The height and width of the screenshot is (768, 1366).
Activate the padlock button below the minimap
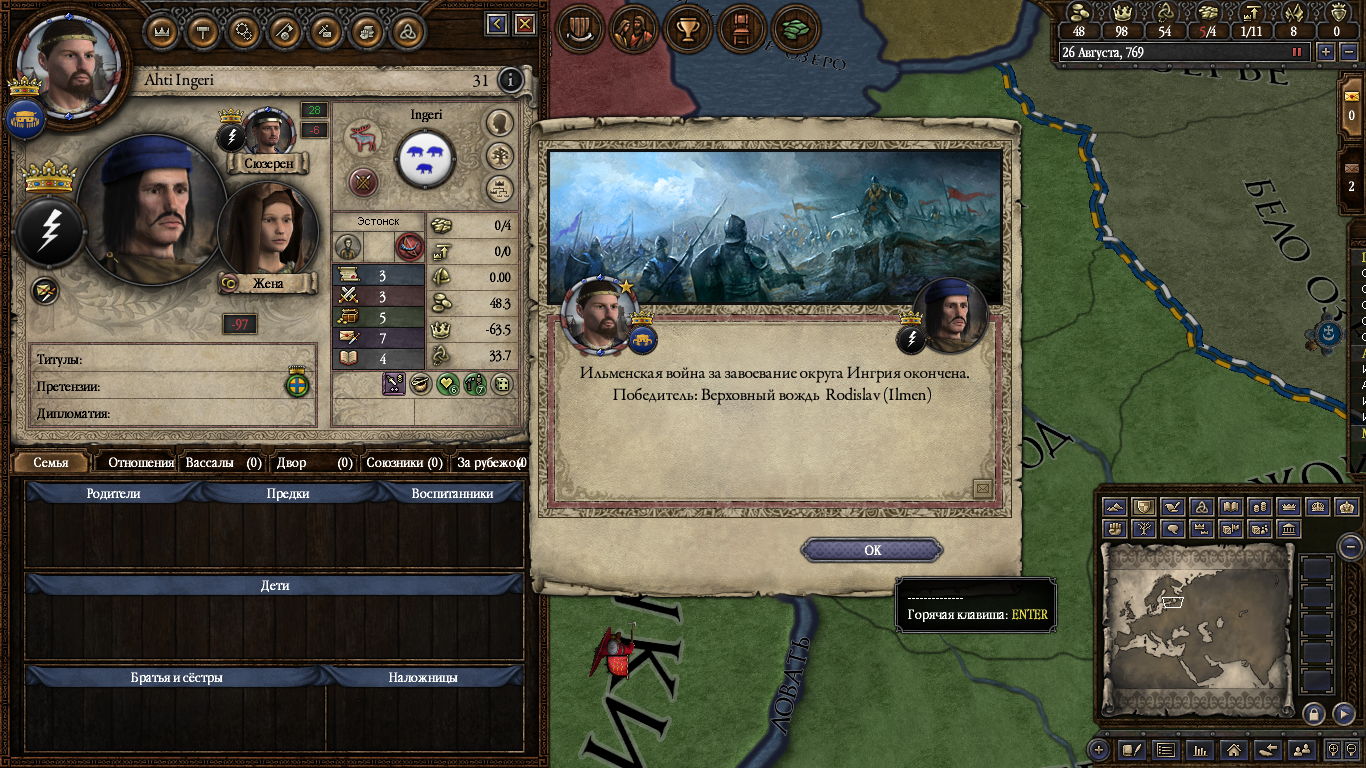tap(1314, 713)
